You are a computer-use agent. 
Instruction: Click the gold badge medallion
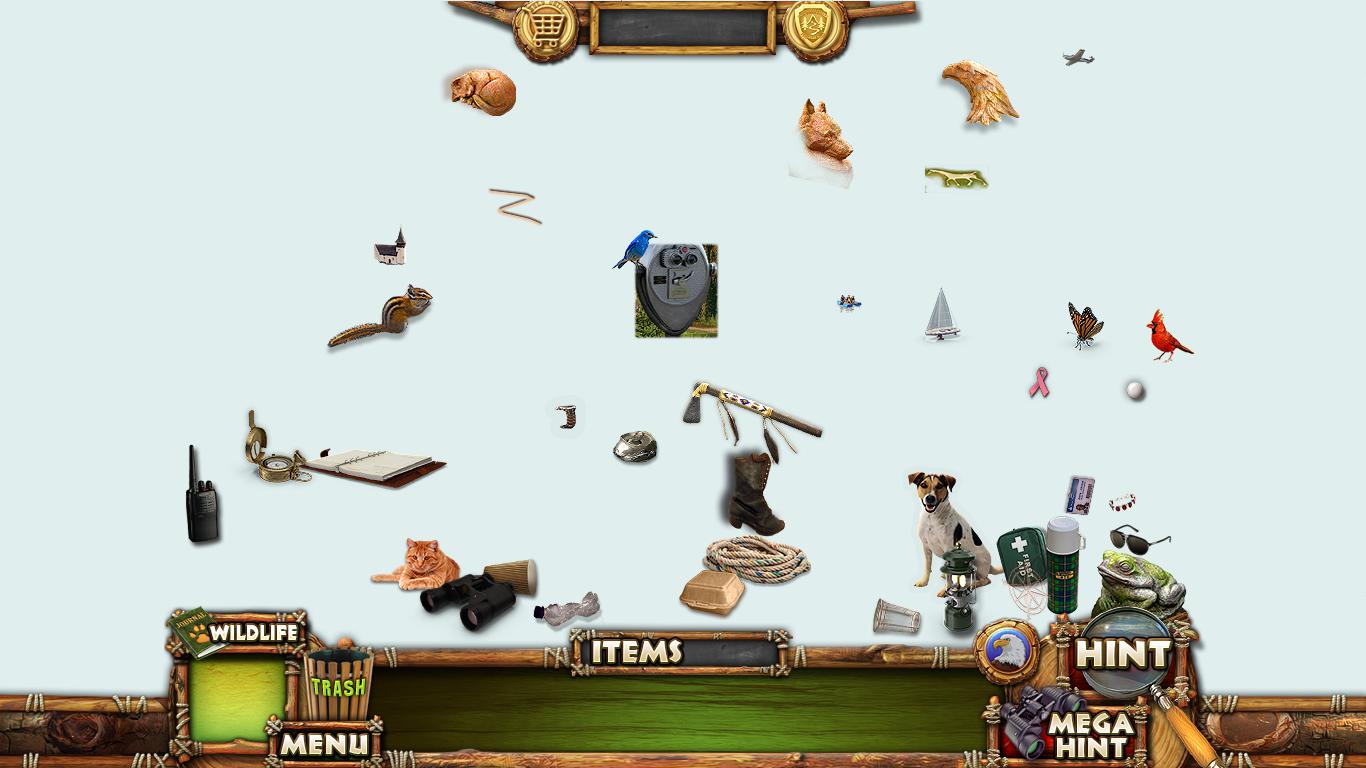pos(815,27)
